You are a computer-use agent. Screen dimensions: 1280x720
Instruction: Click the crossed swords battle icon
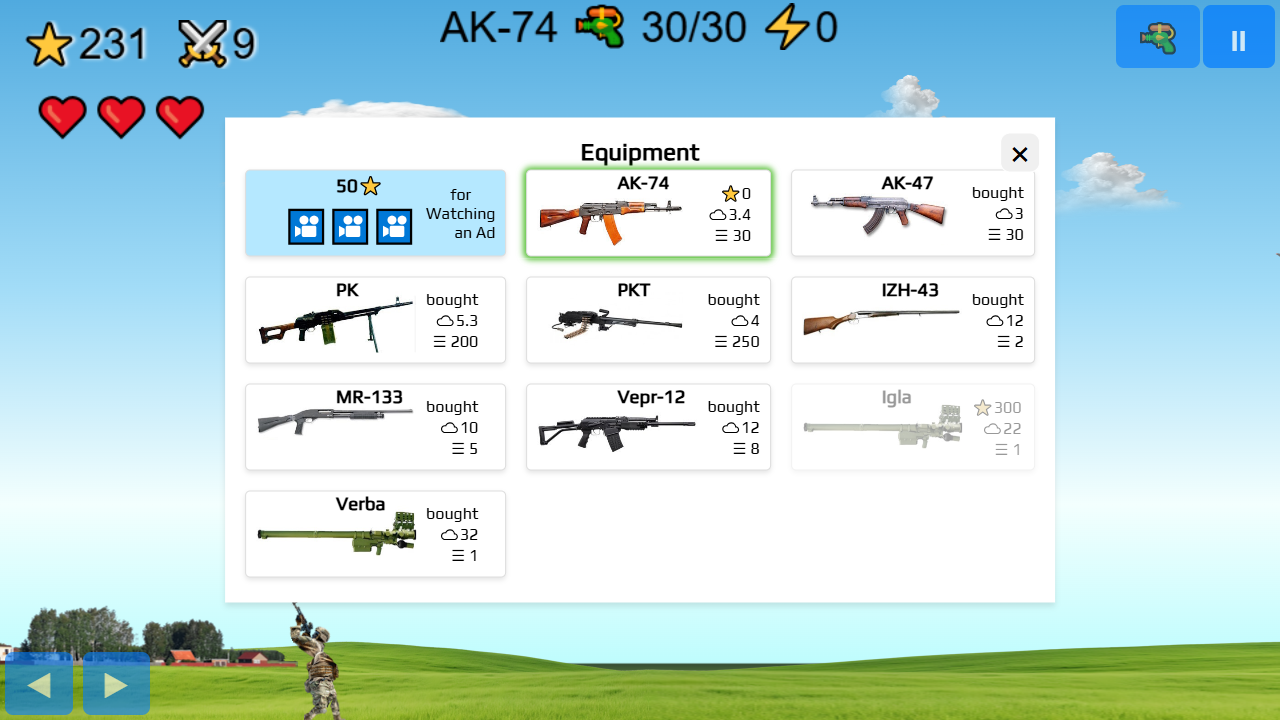click(203, 40)
